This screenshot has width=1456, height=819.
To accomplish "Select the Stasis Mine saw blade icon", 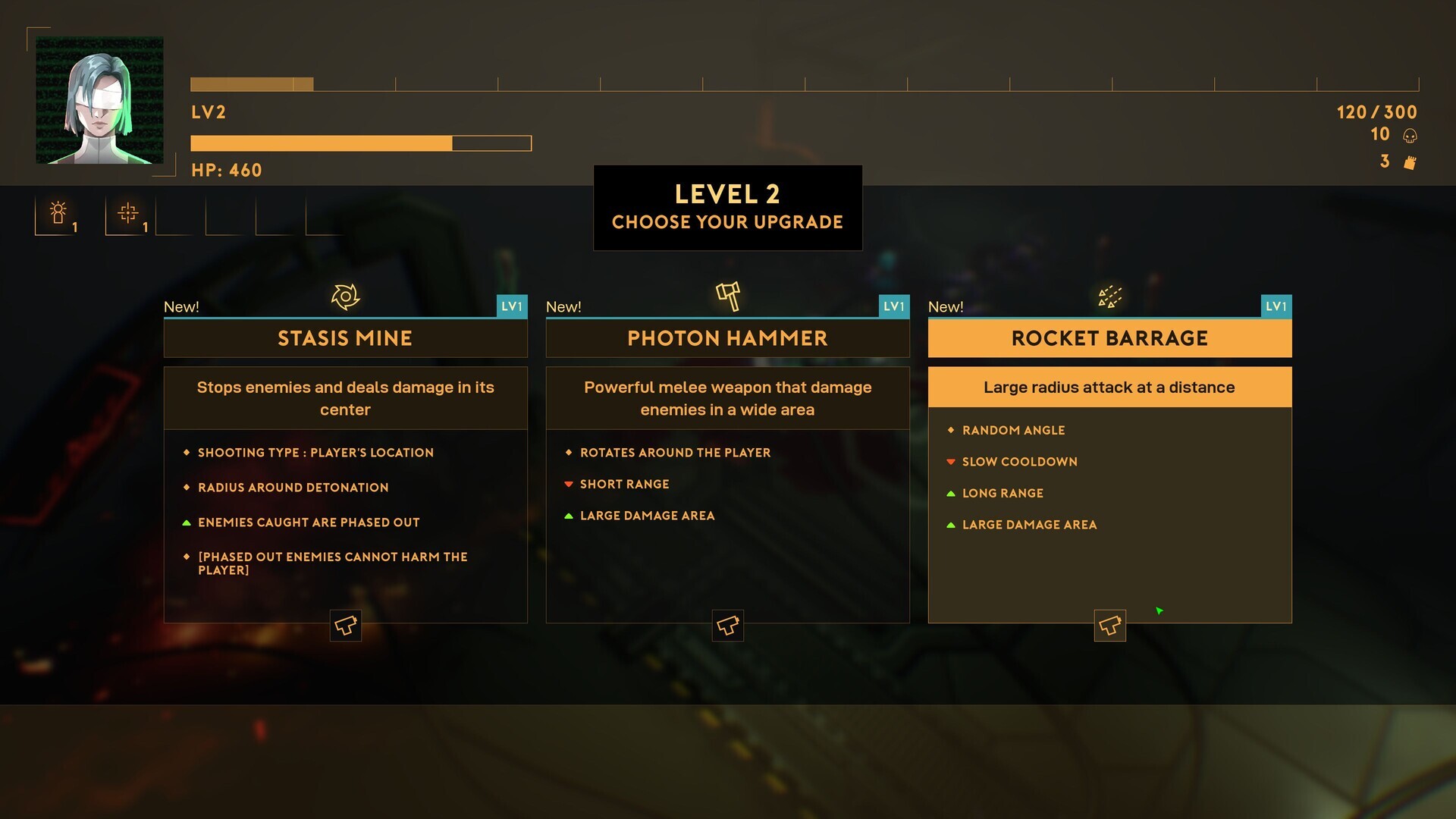I will tap(346, 297).
